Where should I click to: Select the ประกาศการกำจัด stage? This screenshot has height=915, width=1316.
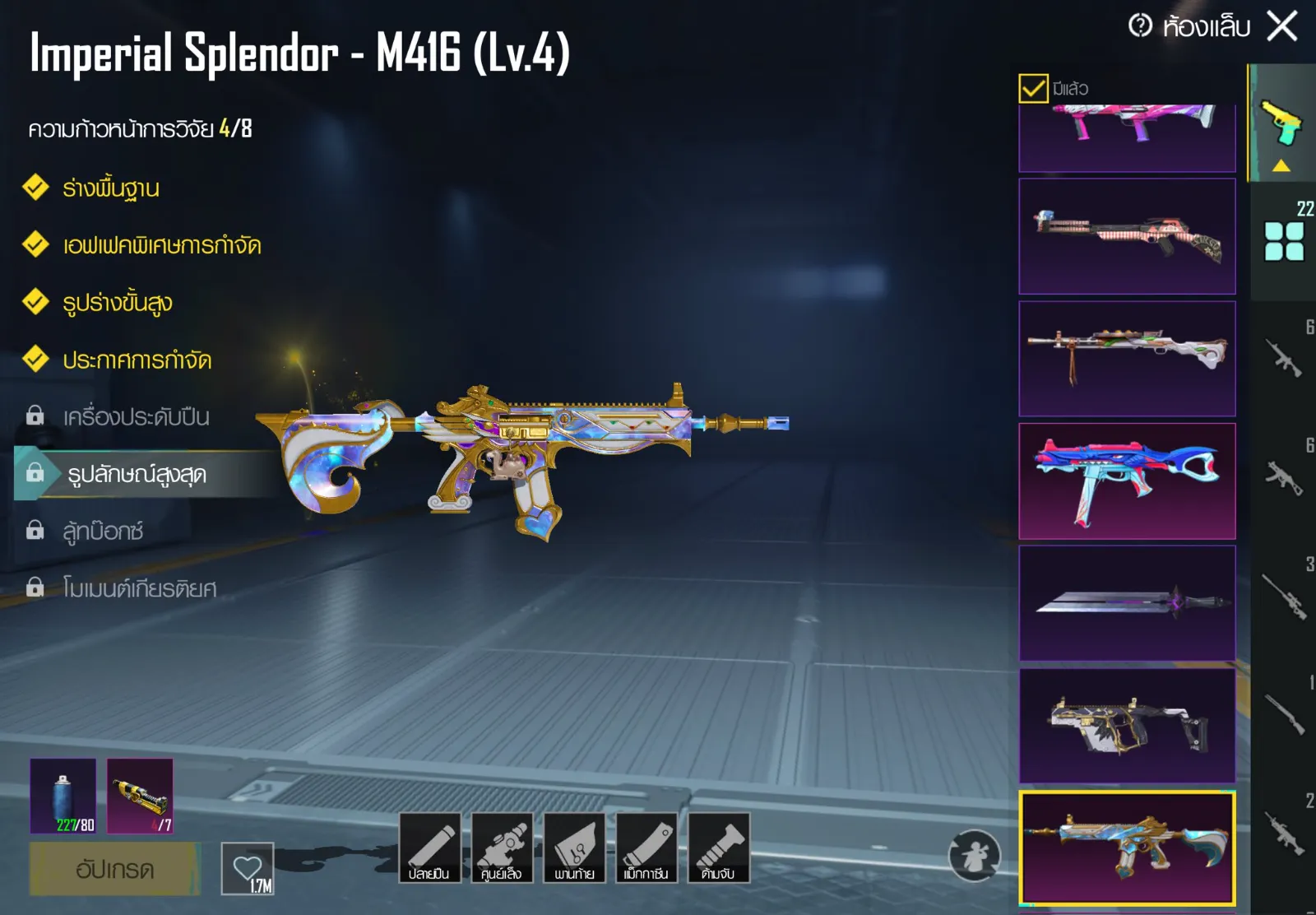137,360
